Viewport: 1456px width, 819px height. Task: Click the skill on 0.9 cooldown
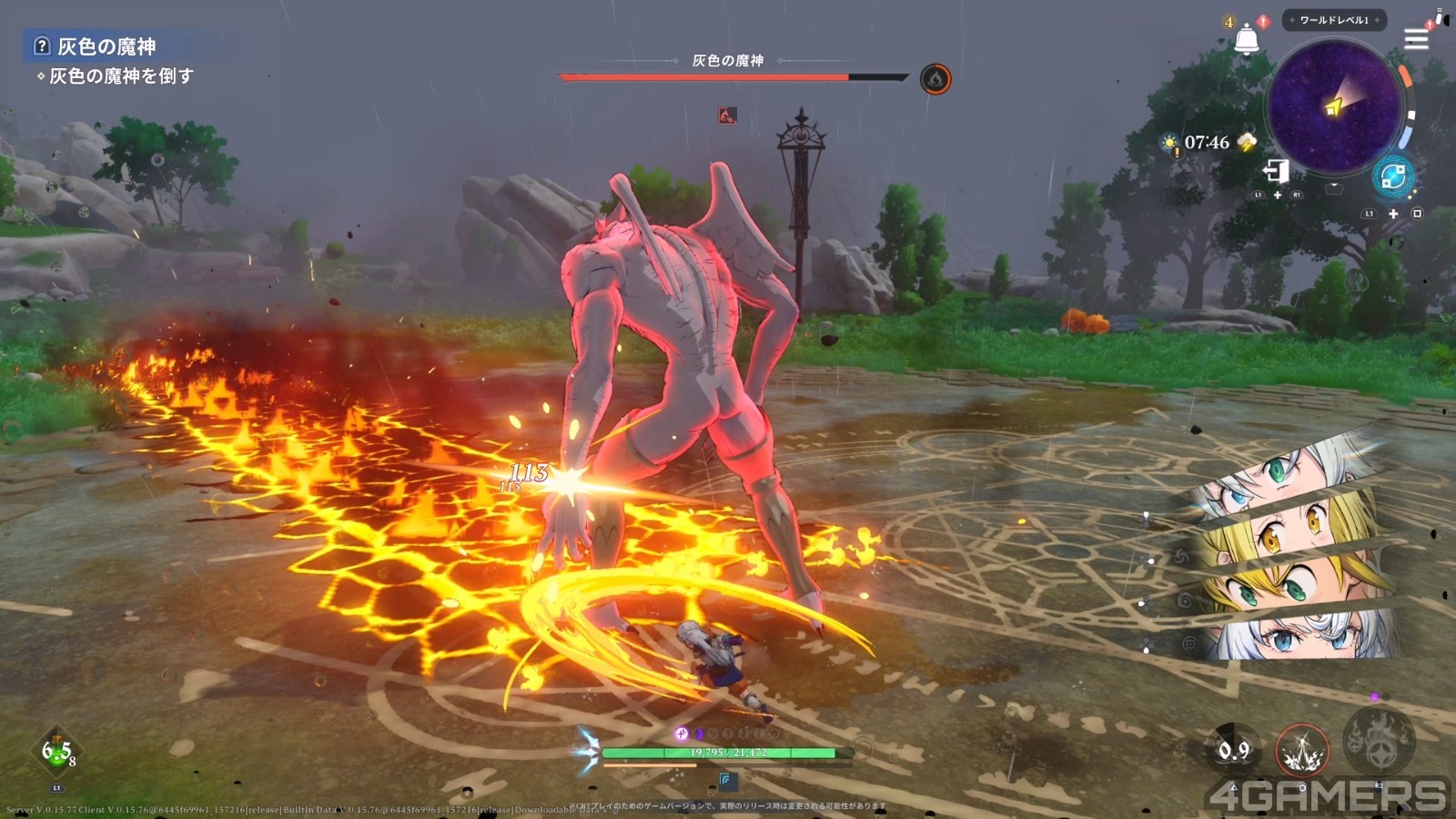(1234, 751)
